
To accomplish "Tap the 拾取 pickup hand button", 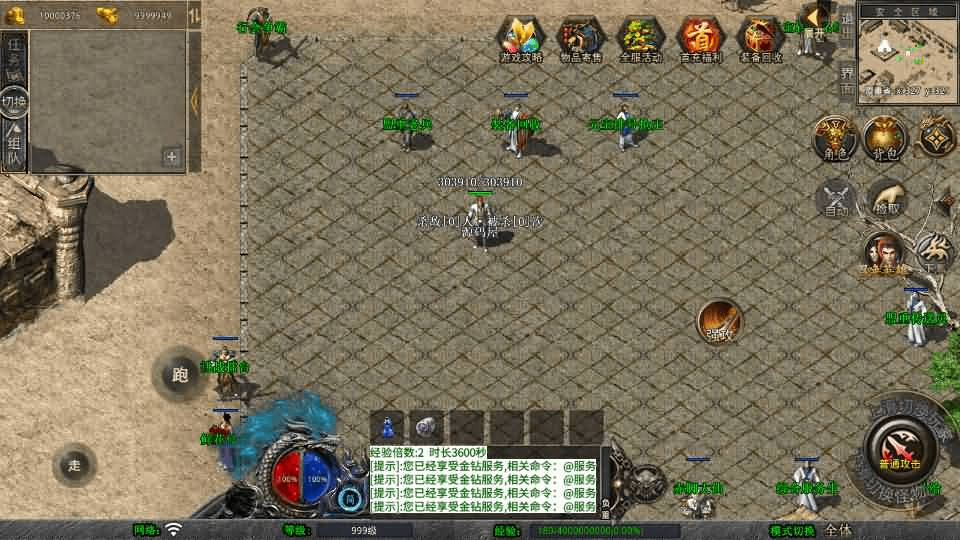I will pyautogui.click(x=887, y=197).
